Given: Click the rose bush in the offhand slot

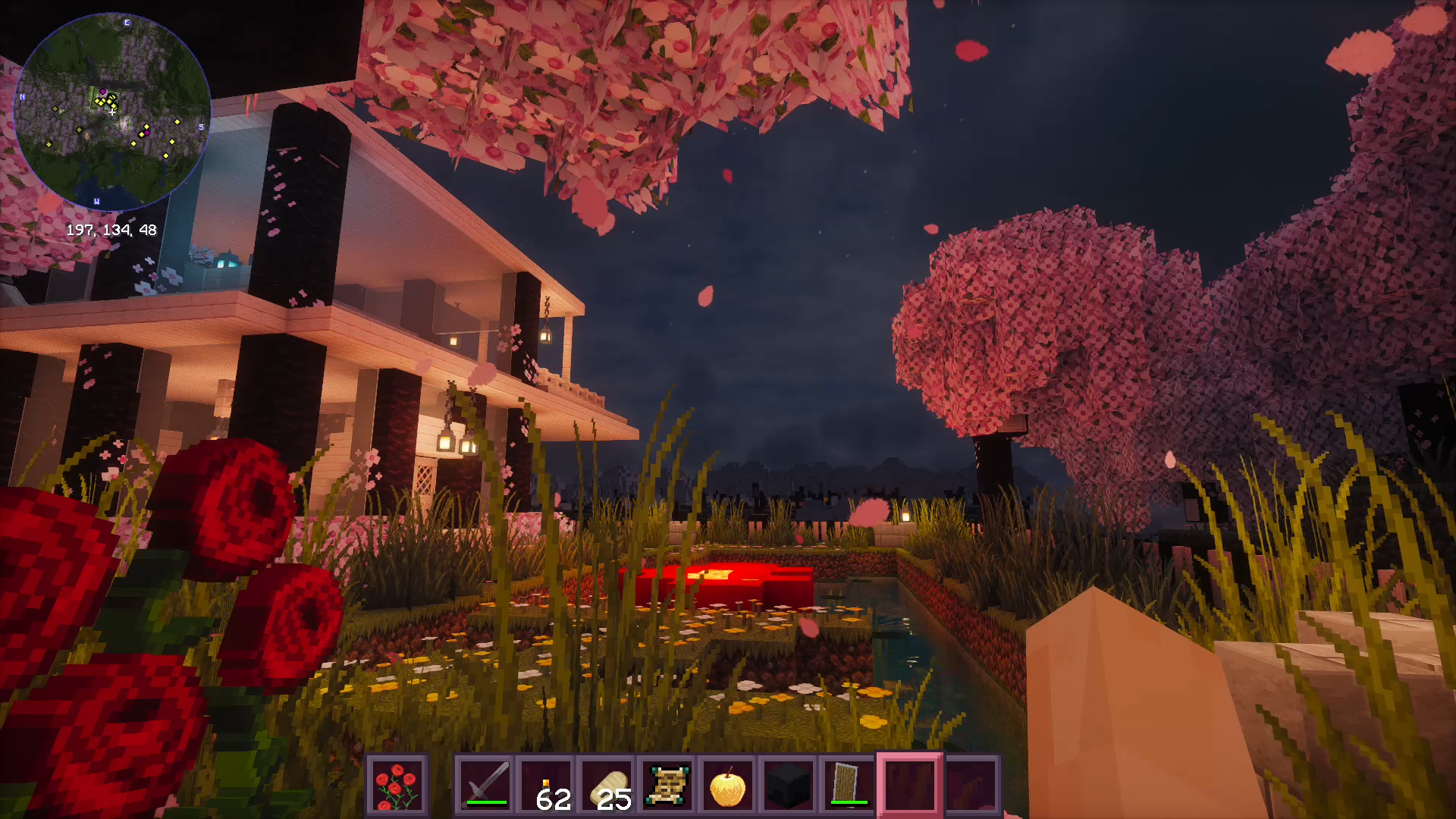Looking at the screenshot, I should click(397, 785).
